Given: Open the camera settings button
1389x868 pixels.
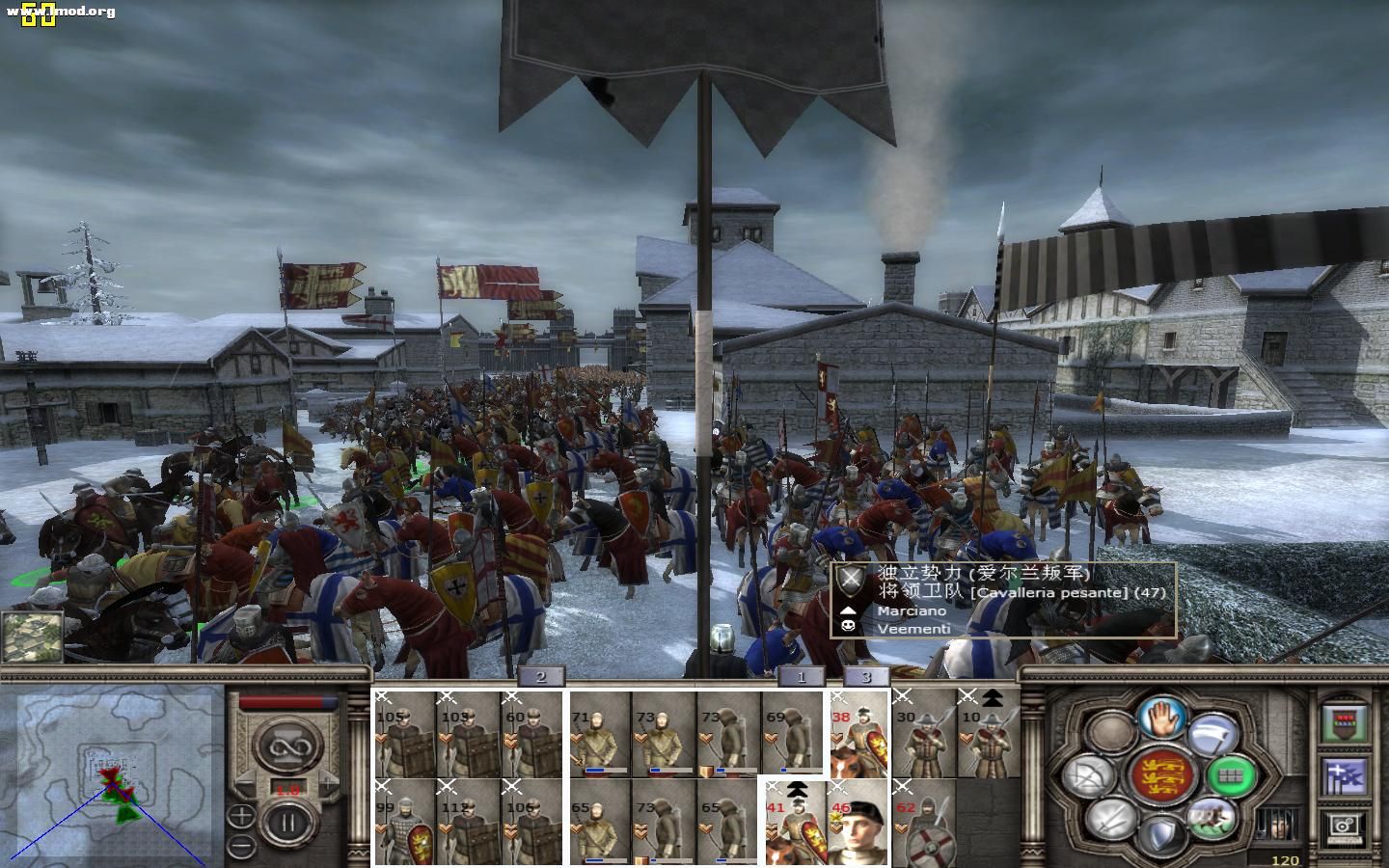Looking at the screenshot, I should [1341, 826].
